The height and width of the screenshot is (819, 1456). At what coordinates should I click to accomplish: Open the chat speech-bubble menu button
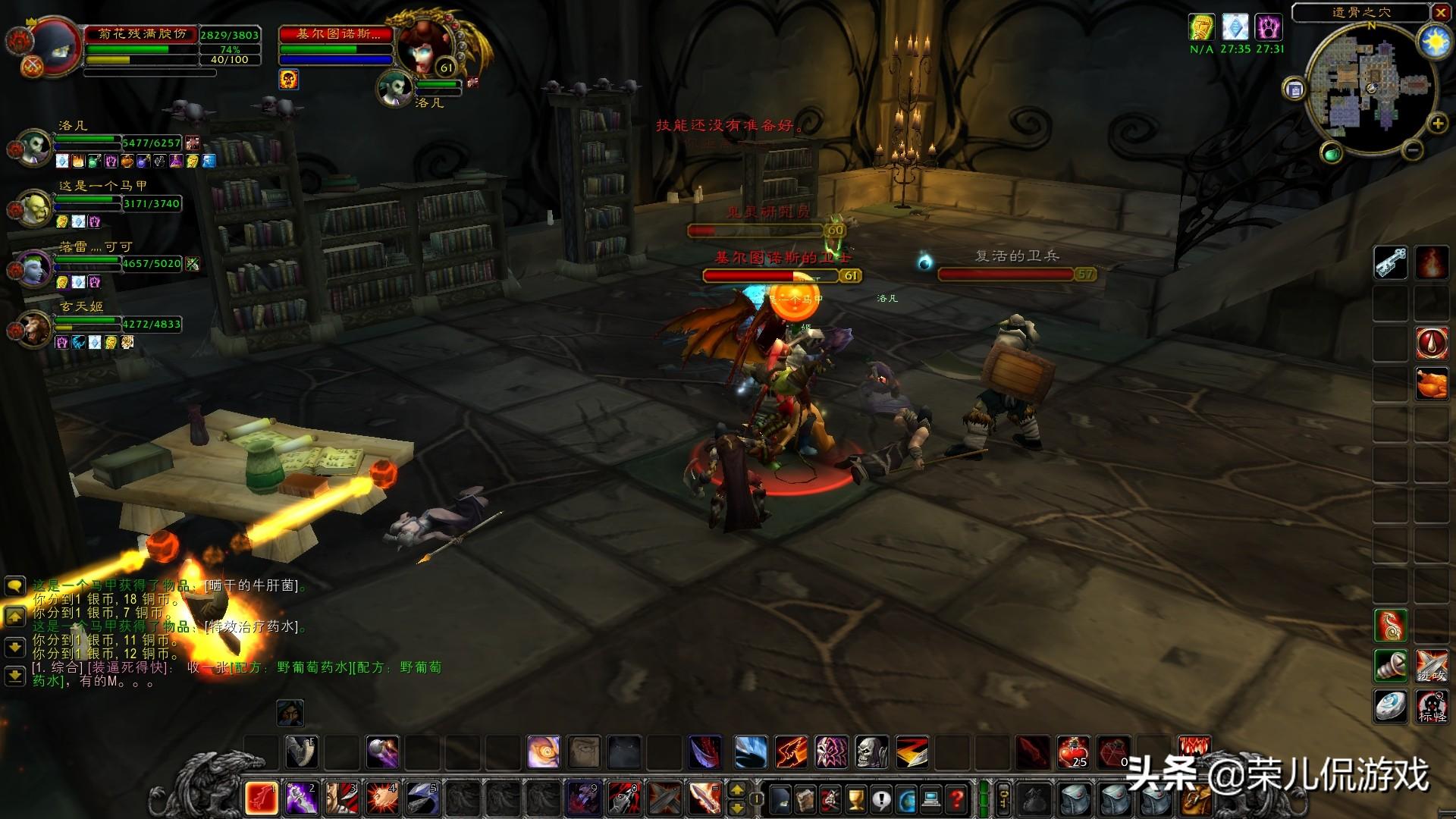pos(15,586)
